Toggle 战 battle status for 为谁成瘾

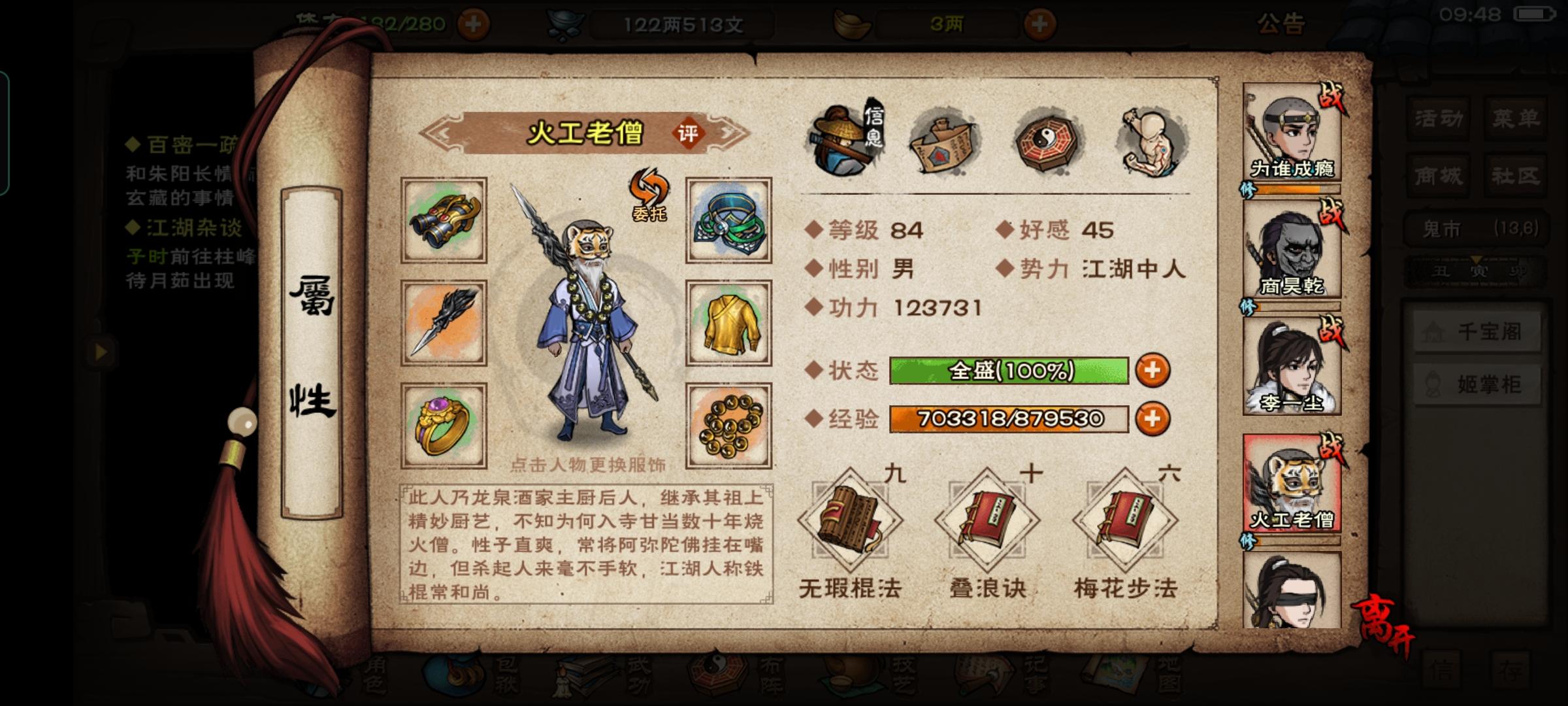pos(1333,97)
